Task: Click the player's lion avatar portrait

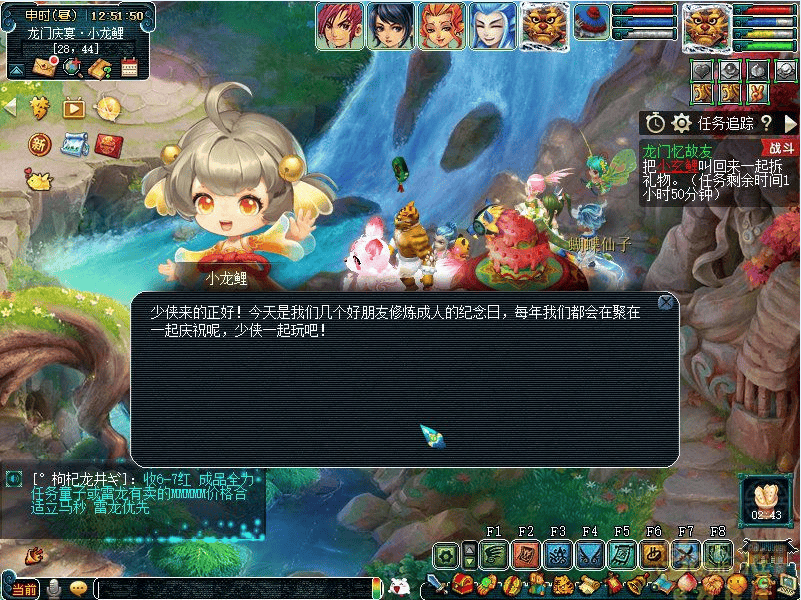Action: [707, 25]
